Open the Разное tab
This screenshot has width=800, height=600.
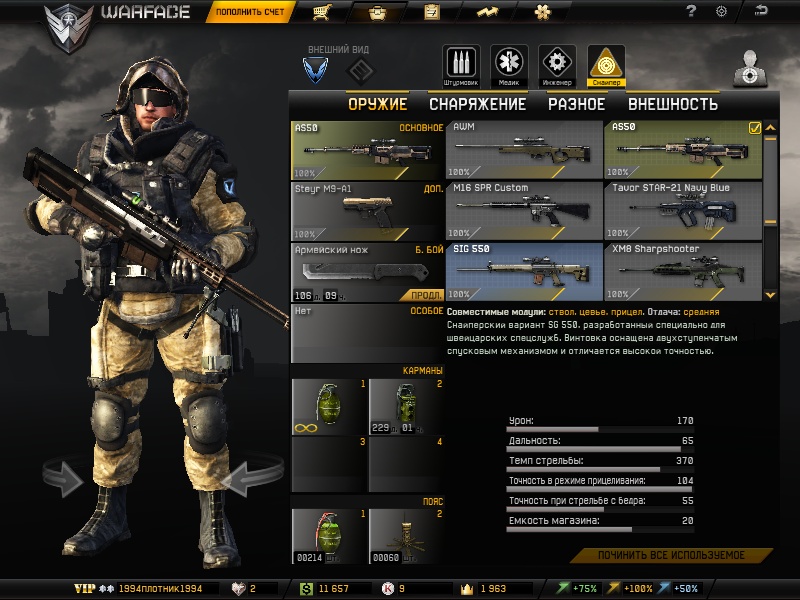coord(576,104)
